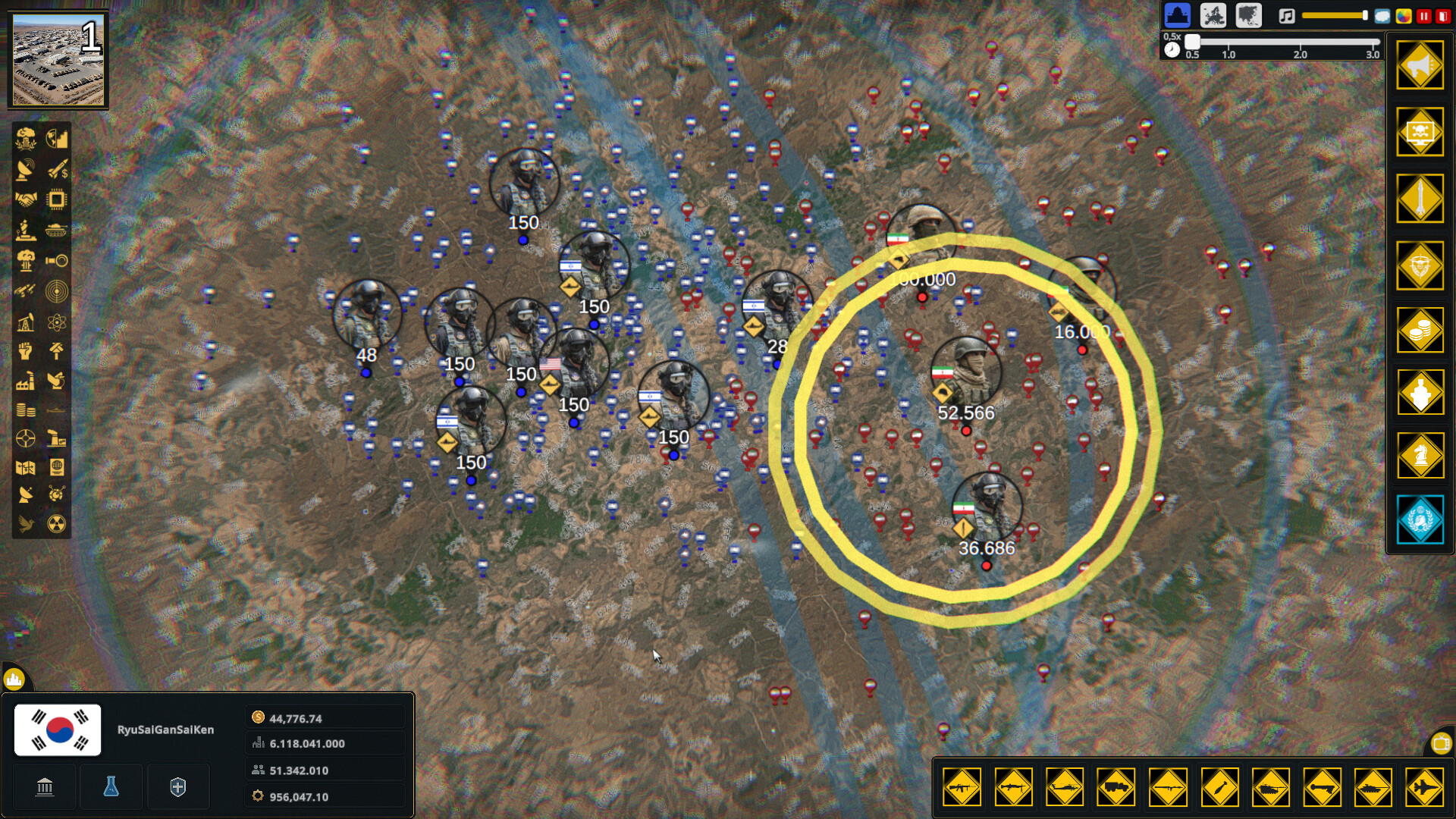The width and height of the screenshot is (1456, 819).
Task: Pause the game with the red pause button
Action: tap(1424, 15)
